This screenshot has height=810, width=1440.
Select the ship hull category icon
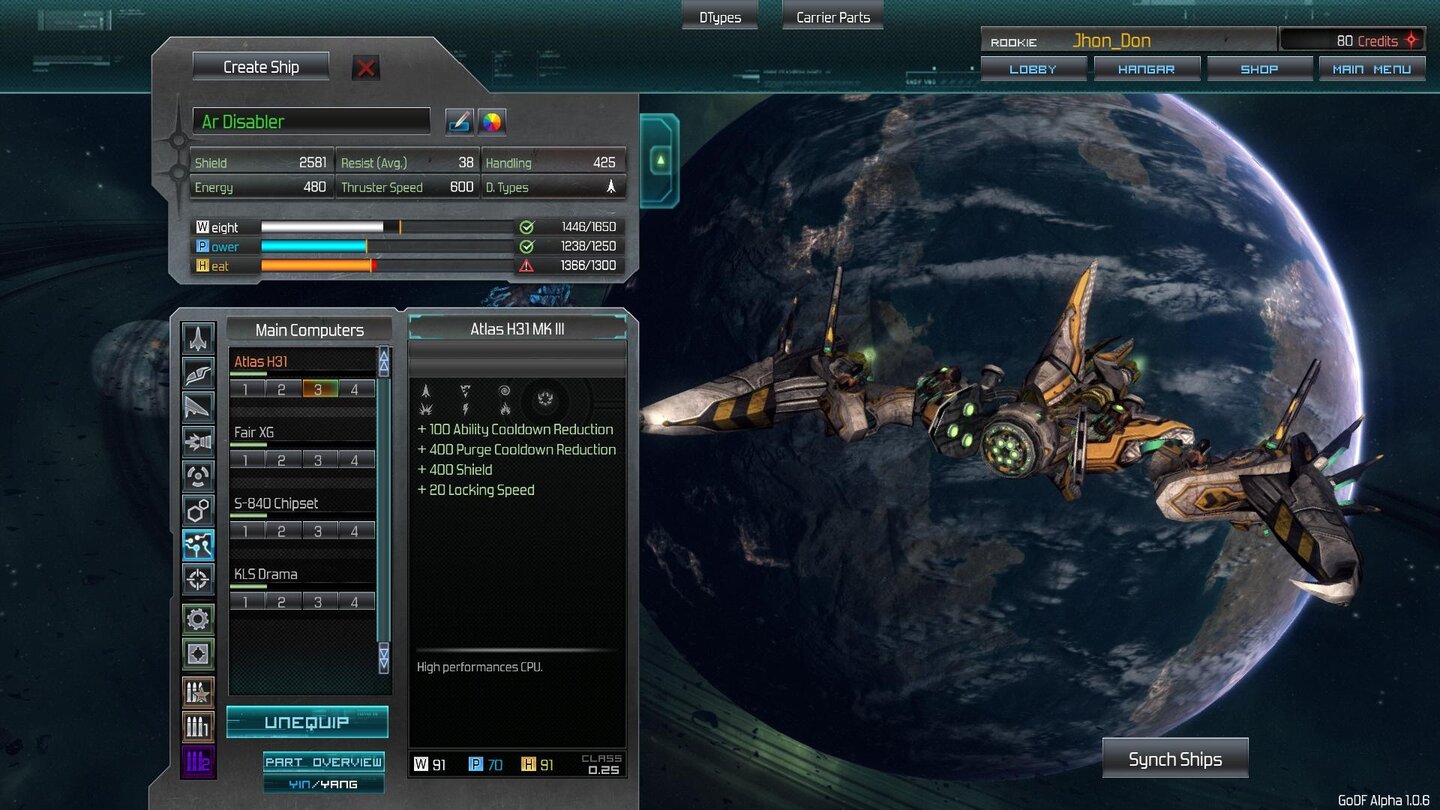pos(197,340)
